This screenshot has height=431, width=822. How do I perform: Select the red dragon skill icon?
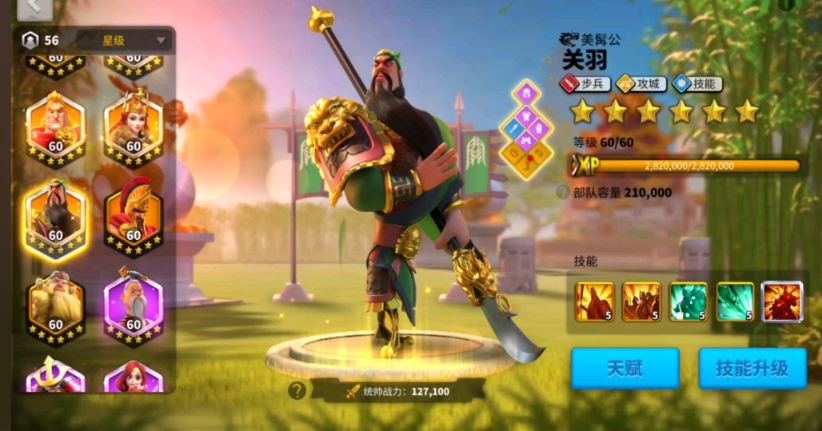(x=781, y=302)
